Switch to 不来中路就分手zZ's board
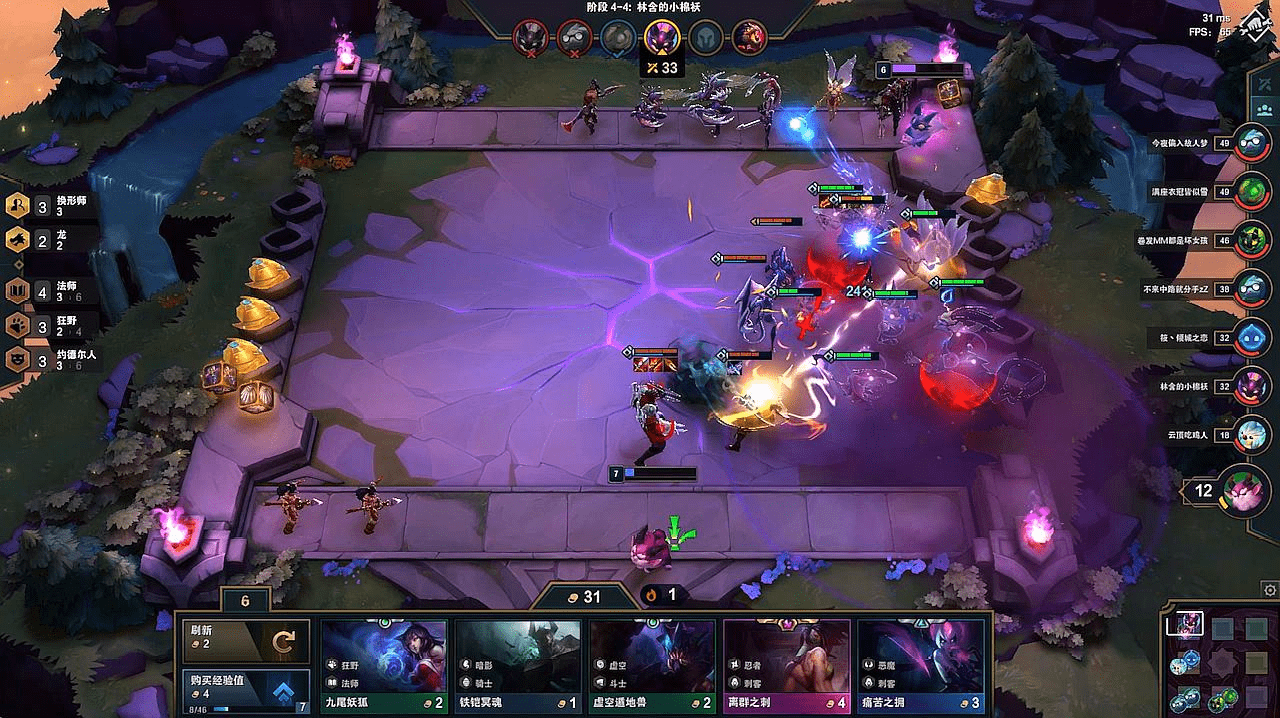Viewport: 1280px width, 718px height. [1250, 289]
